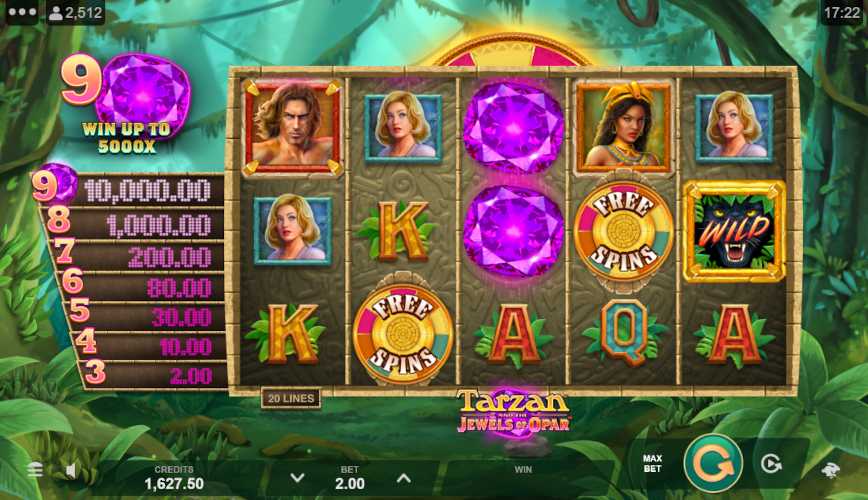Set the wager with MAX BET
This screenshot has height=500, width=868.
point(652,464)
